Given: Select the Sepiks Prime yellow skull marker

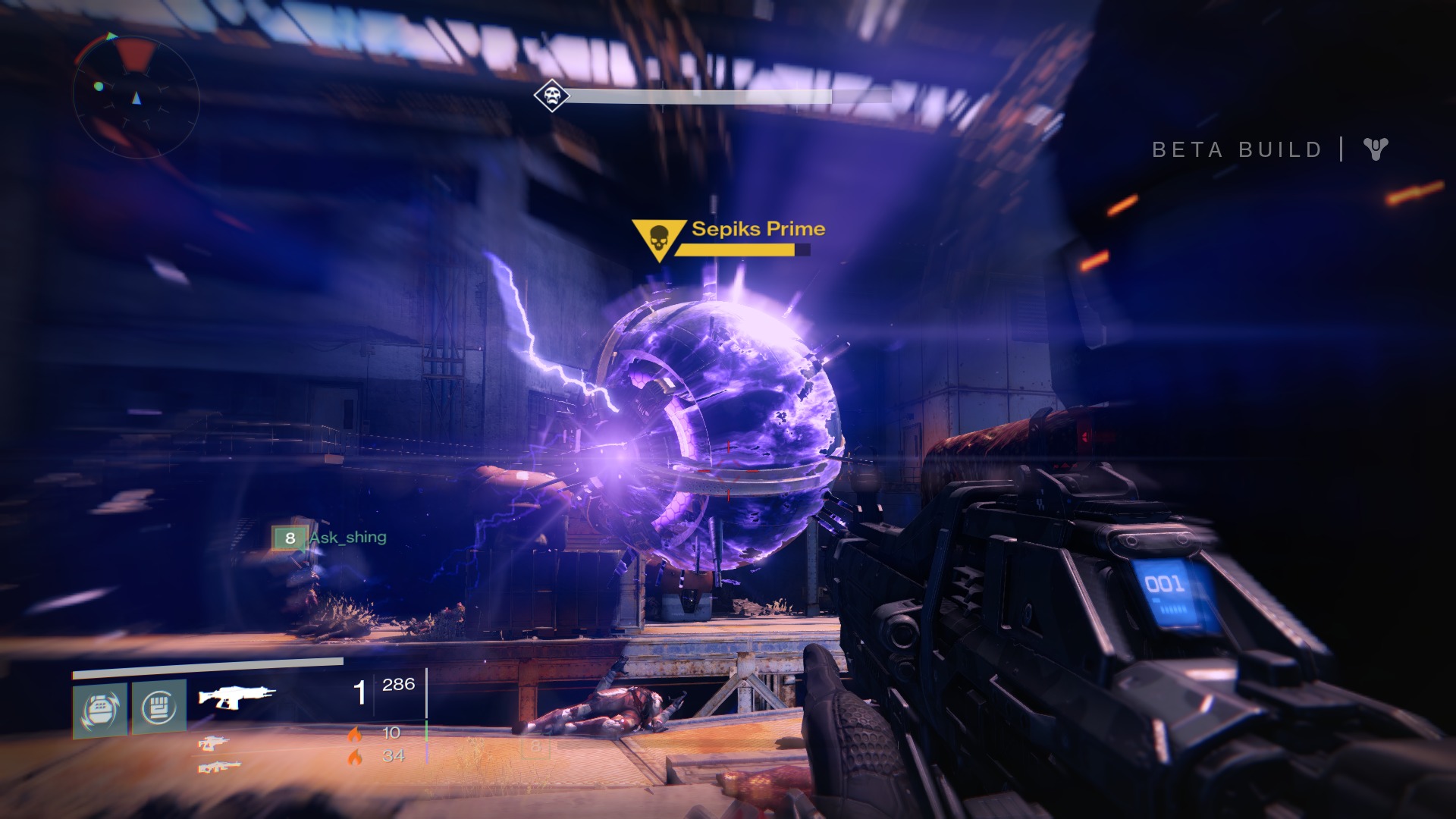Looking at the screenshot, I should point(657,239).
